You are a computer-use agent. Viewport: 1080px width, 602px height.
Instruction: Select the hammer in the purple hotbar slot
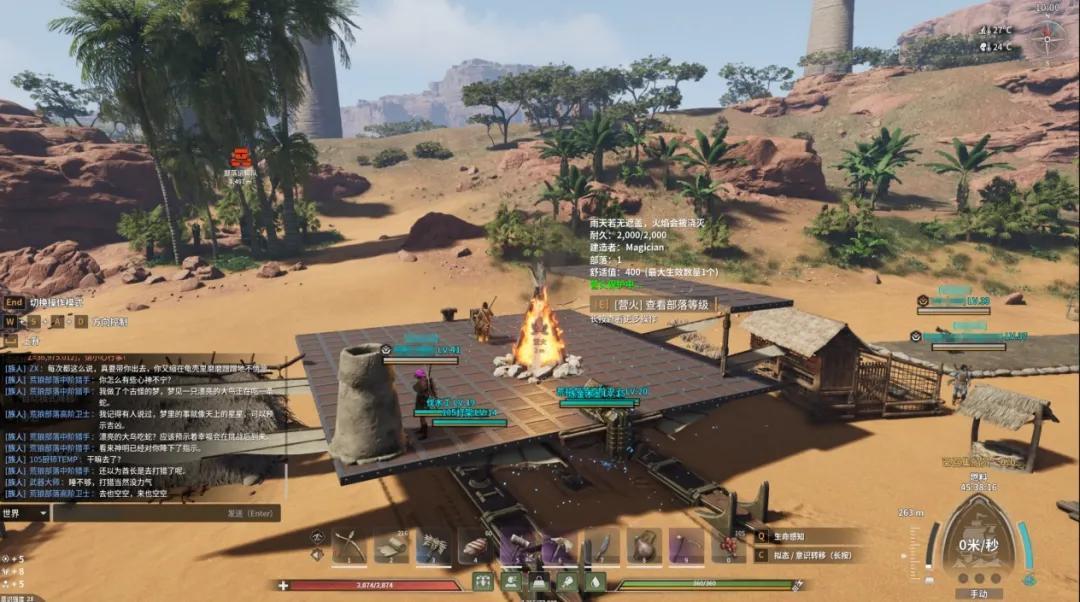tap(517, 546)
